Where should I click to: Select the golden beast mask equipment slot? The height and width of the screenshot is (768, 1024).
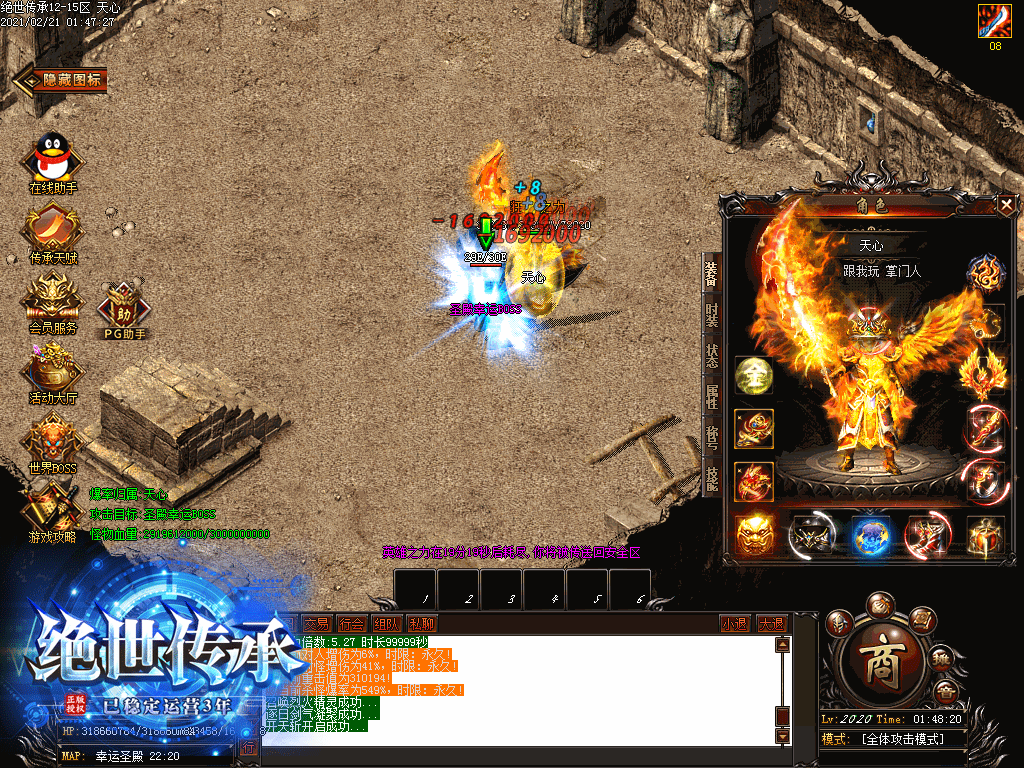754,536
